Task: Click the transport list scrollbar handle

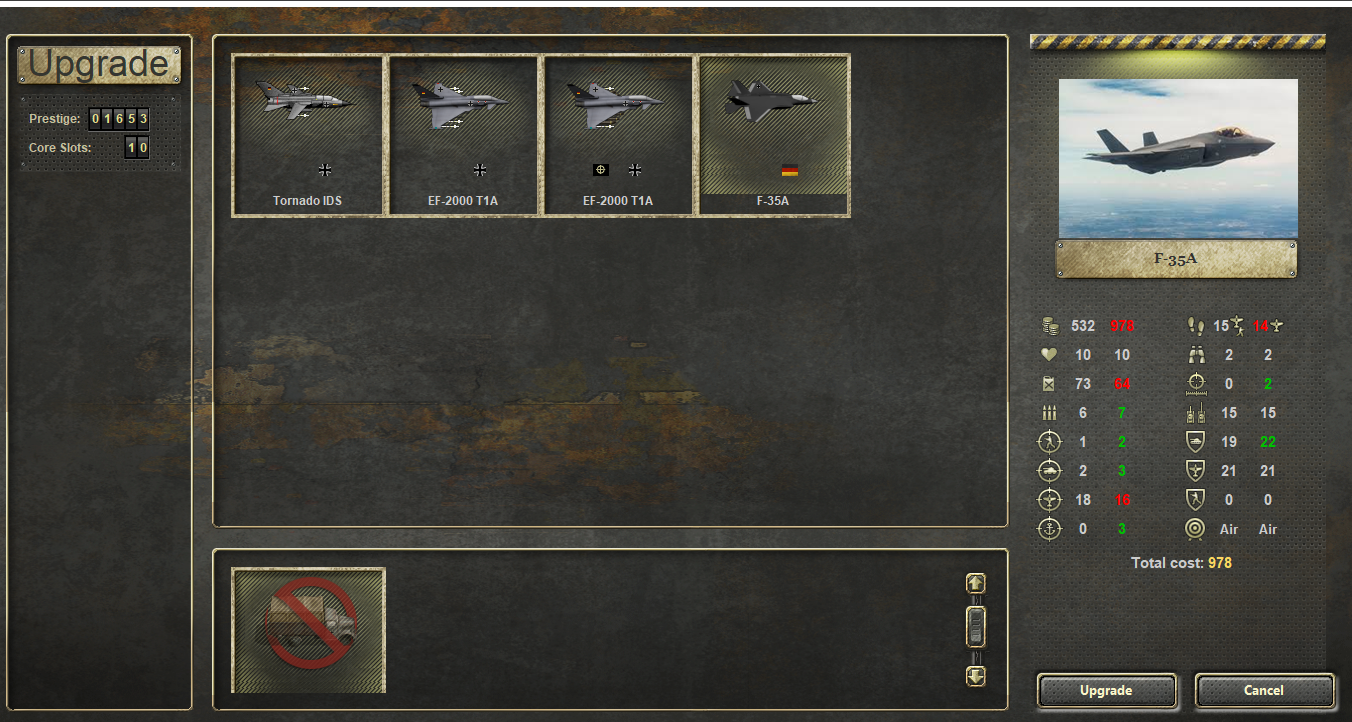Action: 976,628
